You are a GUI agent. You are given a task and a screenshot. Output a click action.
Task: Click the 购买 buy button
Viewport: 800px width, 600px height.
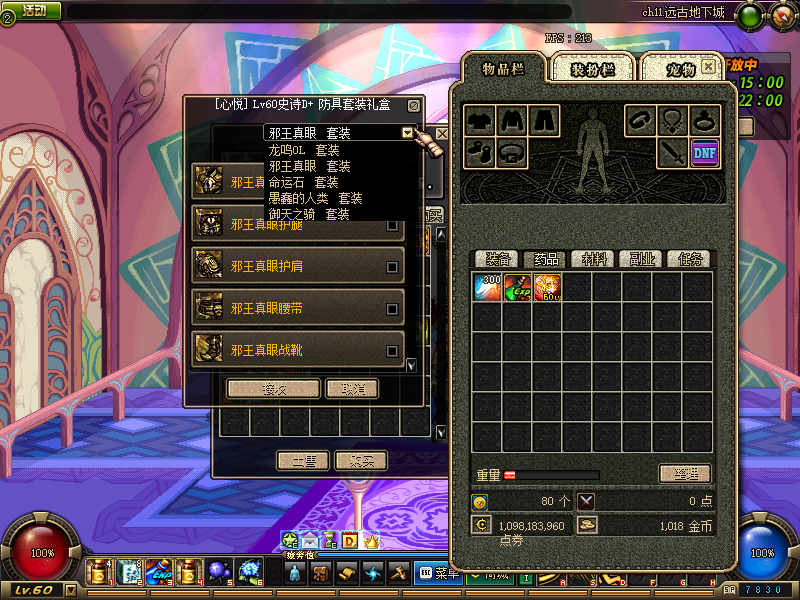(x=360, y=460)
